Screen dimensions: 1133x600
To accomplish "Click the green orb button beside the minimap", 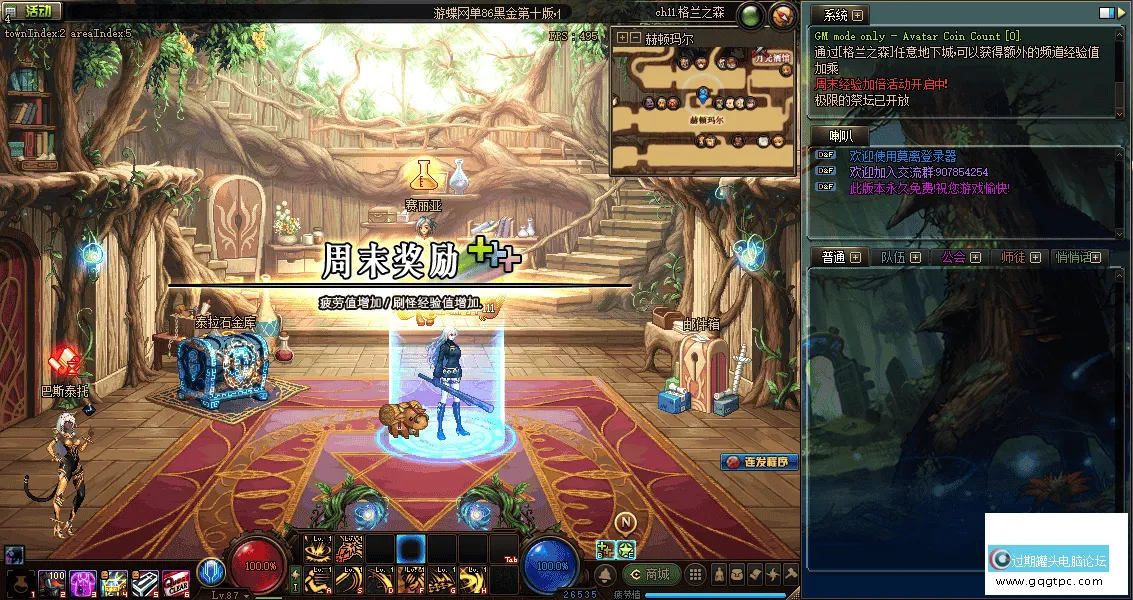I will [749, 15].
